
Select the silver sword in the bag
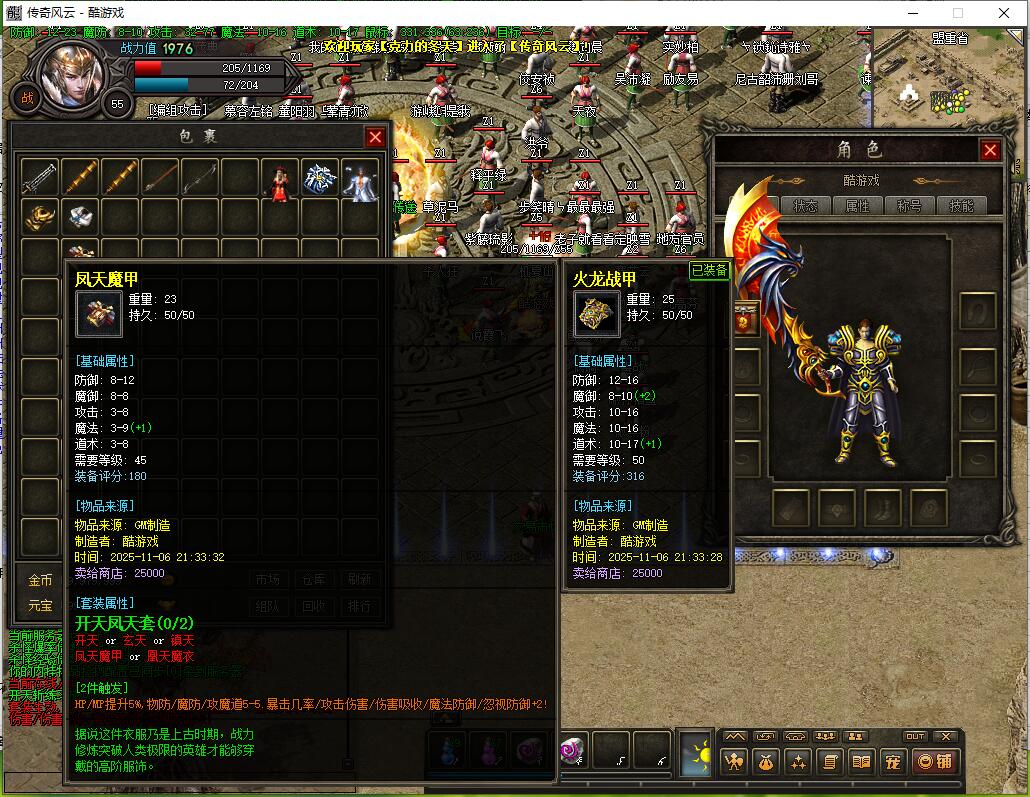pos(40,178)
